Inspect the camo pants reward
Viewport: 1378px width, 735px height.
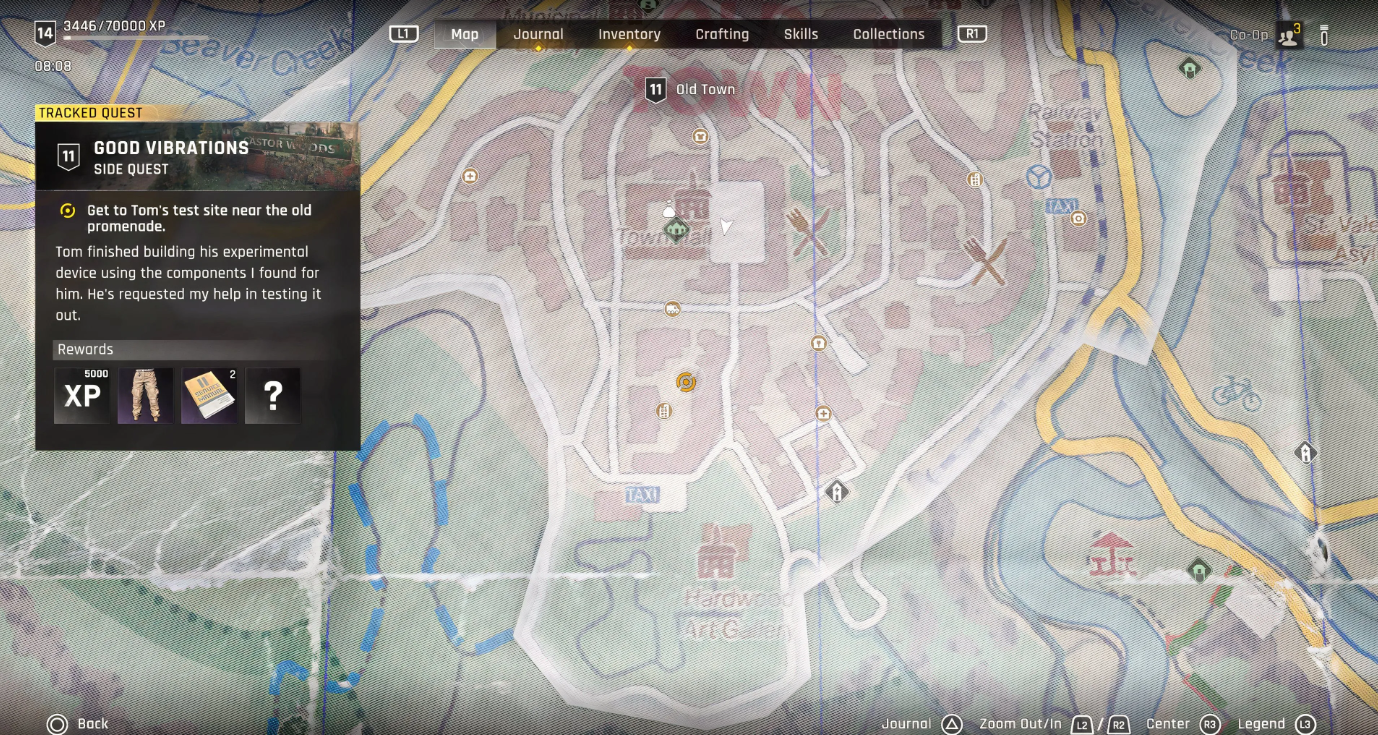tap(146, 395)
